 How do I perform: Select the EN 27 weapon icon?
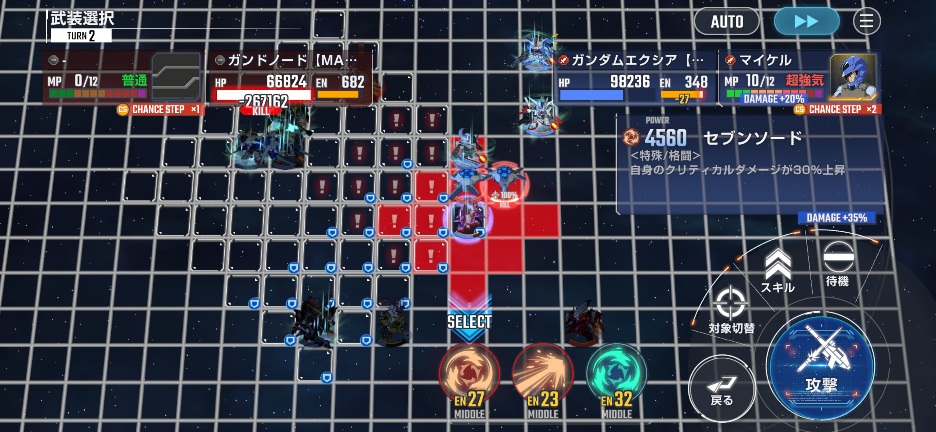[469, 378]
